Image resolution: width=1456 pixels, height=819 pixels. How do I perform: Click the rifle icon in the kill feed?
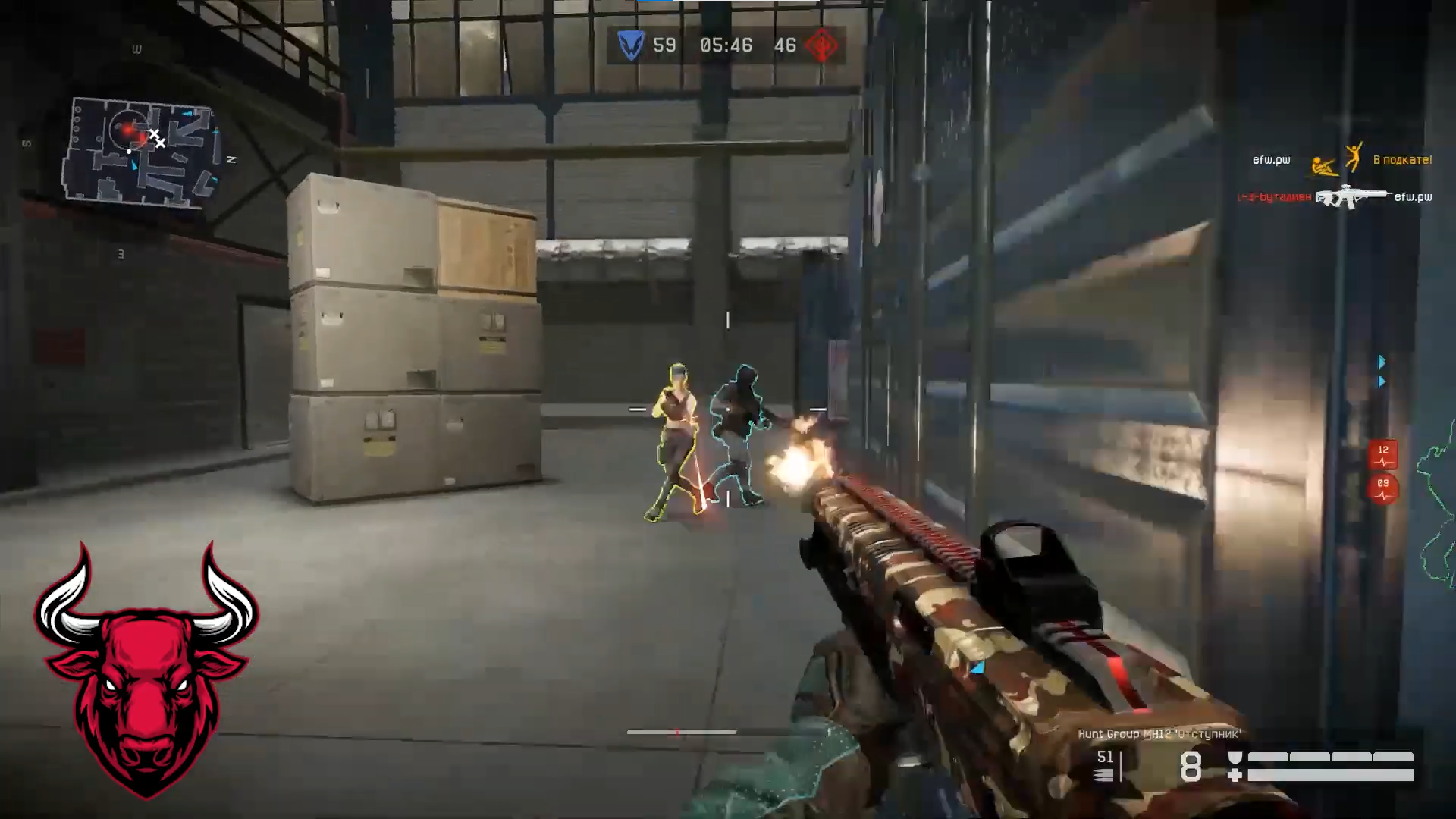click(1352, 197)
